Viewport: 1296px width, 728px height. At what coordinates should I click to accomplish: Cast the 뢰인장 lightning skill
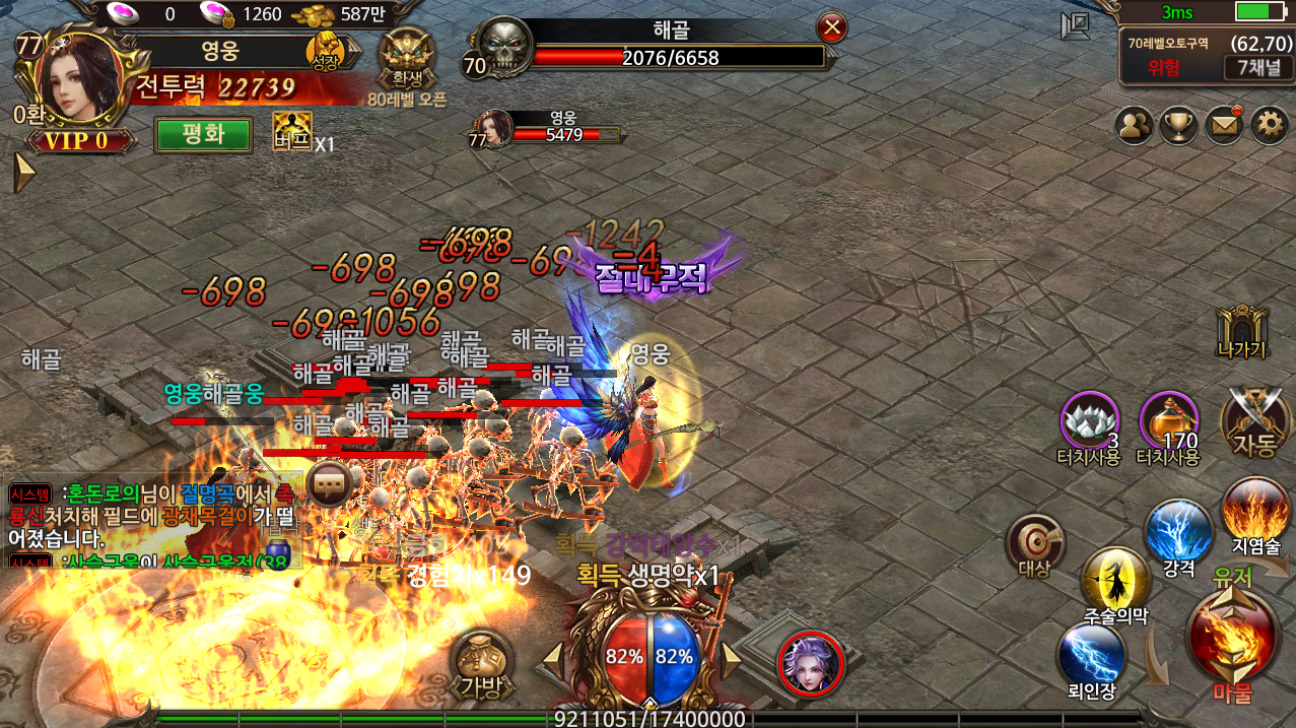coord(1091,655)
